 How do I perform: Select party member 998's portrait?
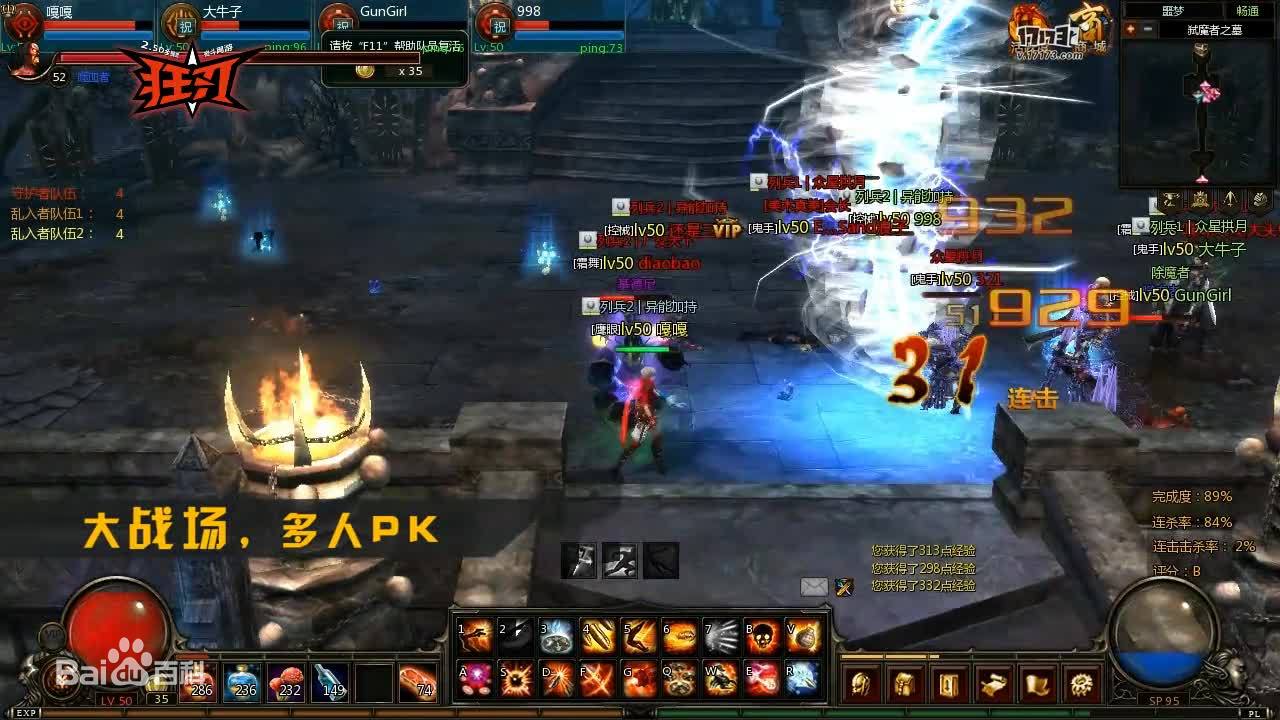click(x=494, y=22)
